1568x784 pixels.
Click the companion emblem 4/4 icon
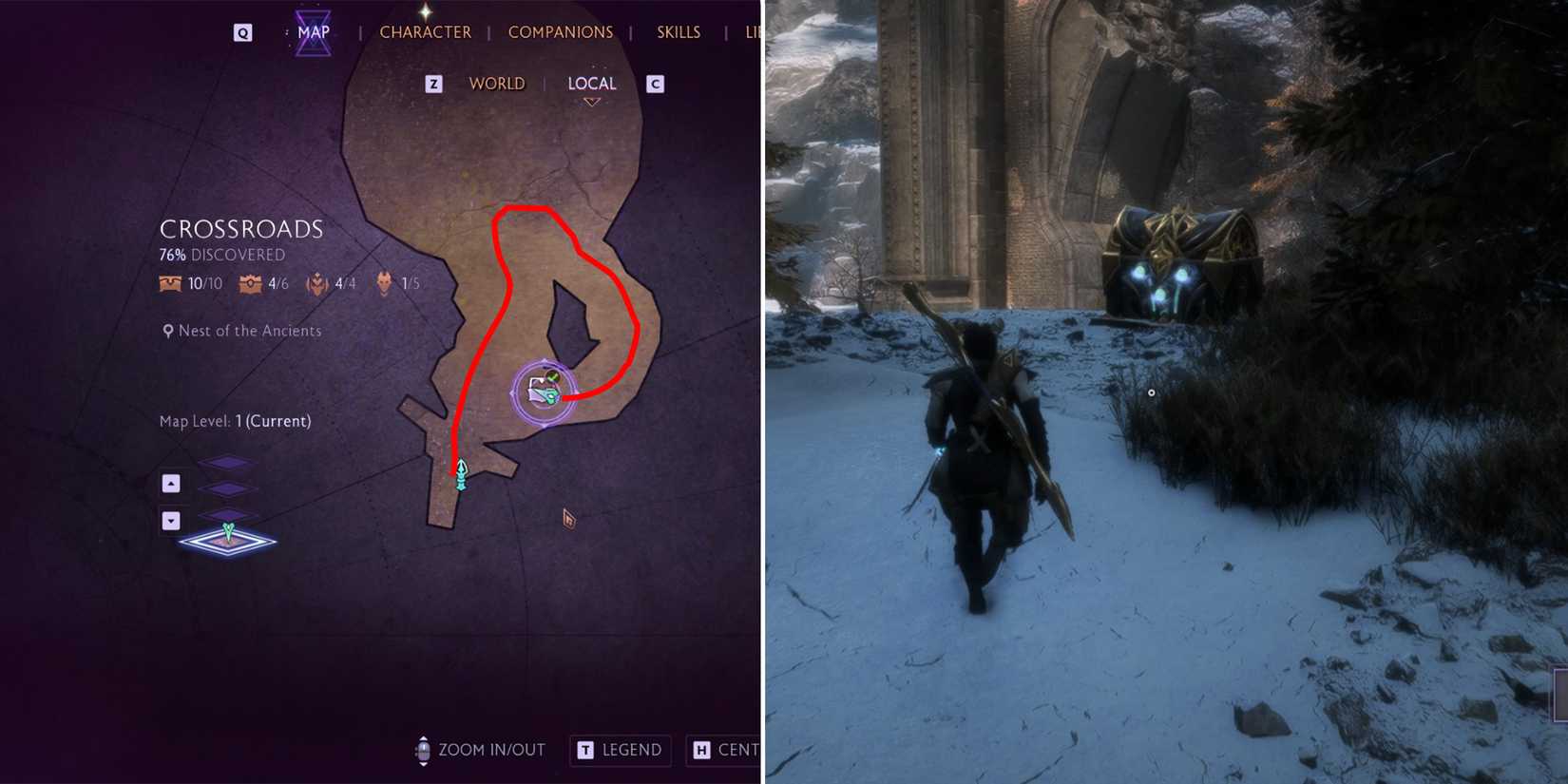[x=316, y=283]
